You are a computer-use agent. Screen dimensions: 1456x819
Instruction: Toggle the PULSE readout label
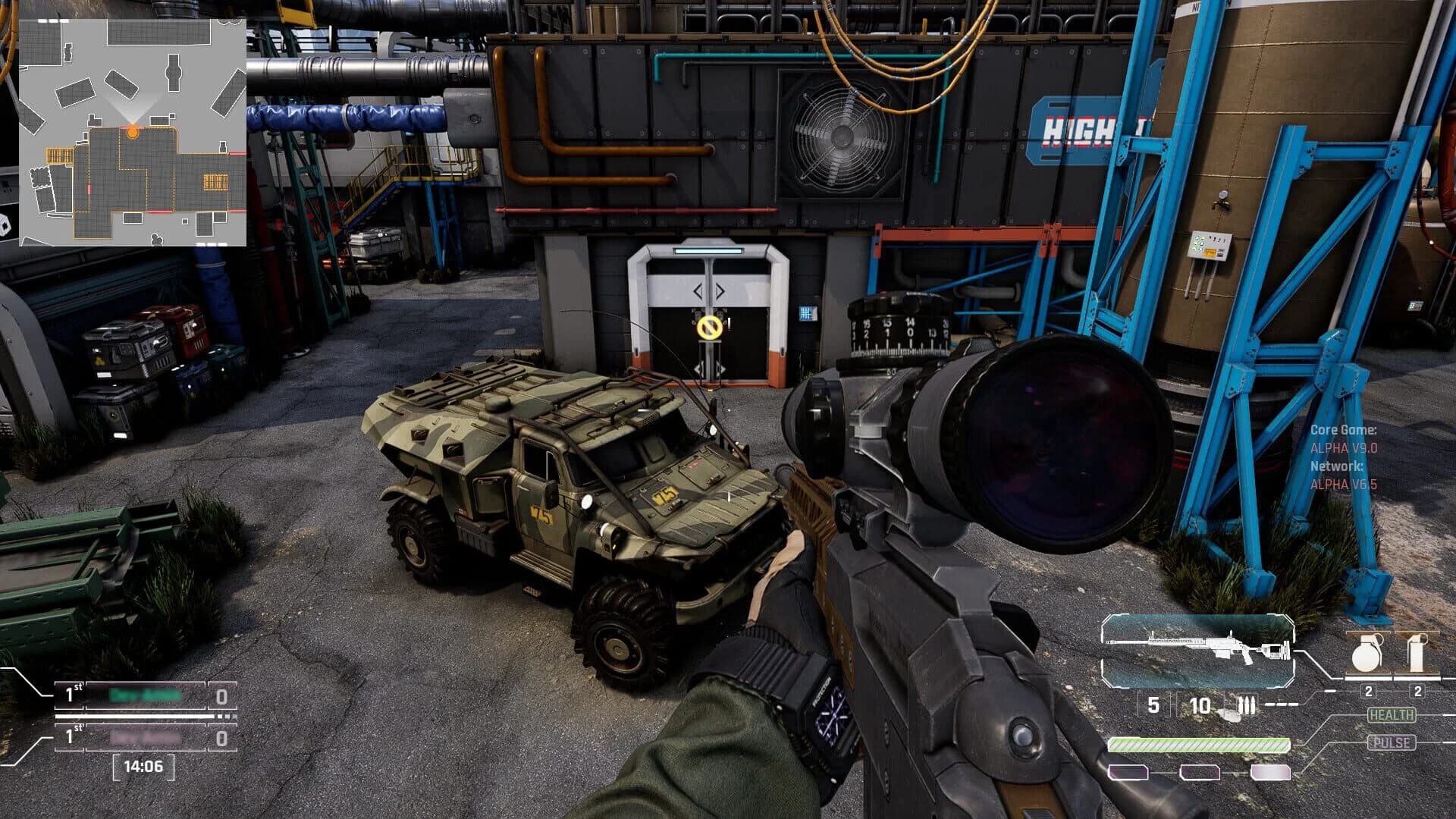click(x=1392, y=742)
